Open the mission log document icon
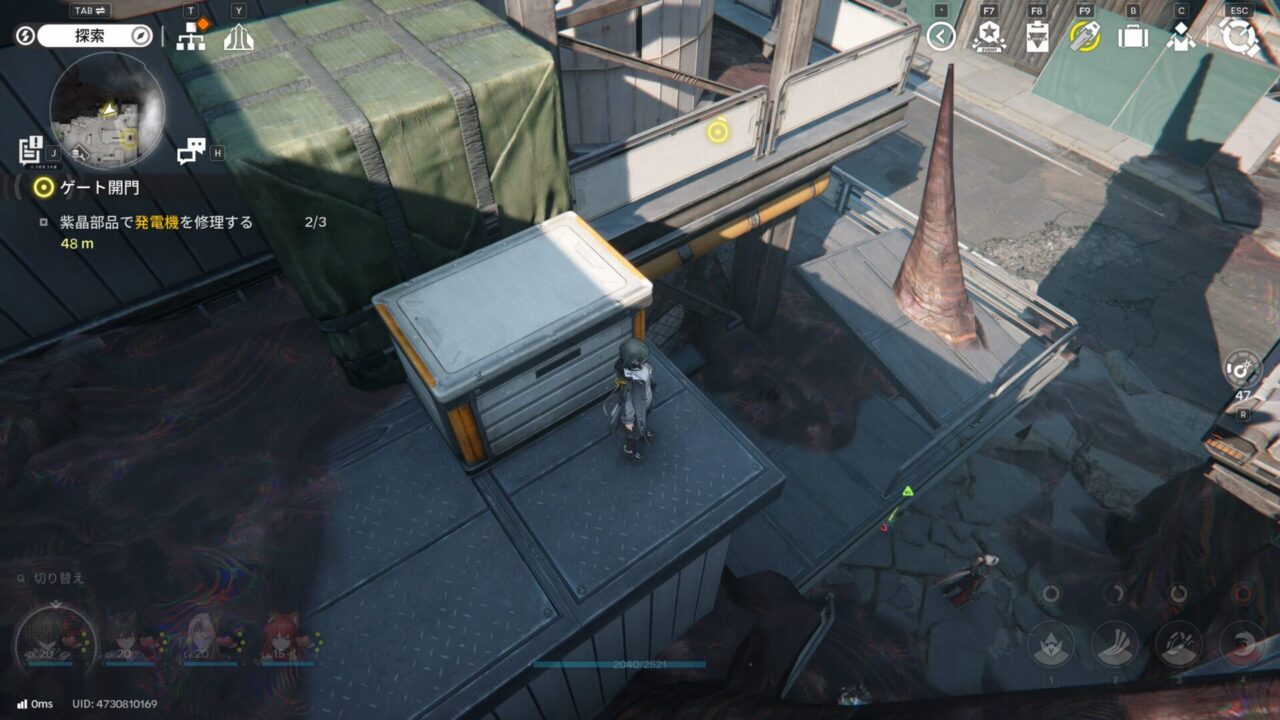 (x=30, y=150)
